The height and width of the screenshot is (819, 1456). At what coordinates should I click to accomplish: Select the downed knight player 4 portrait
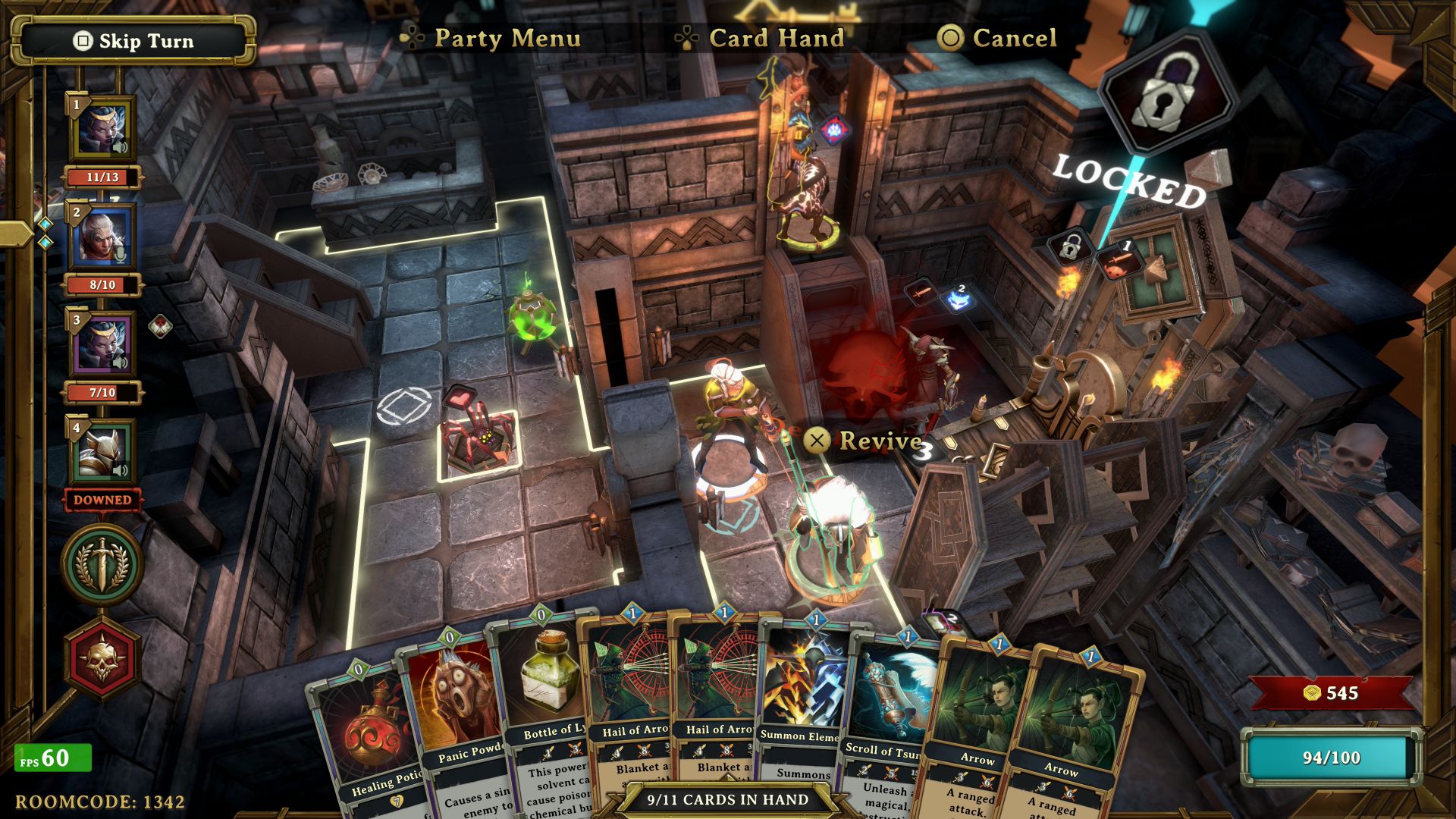coord(102,452)
